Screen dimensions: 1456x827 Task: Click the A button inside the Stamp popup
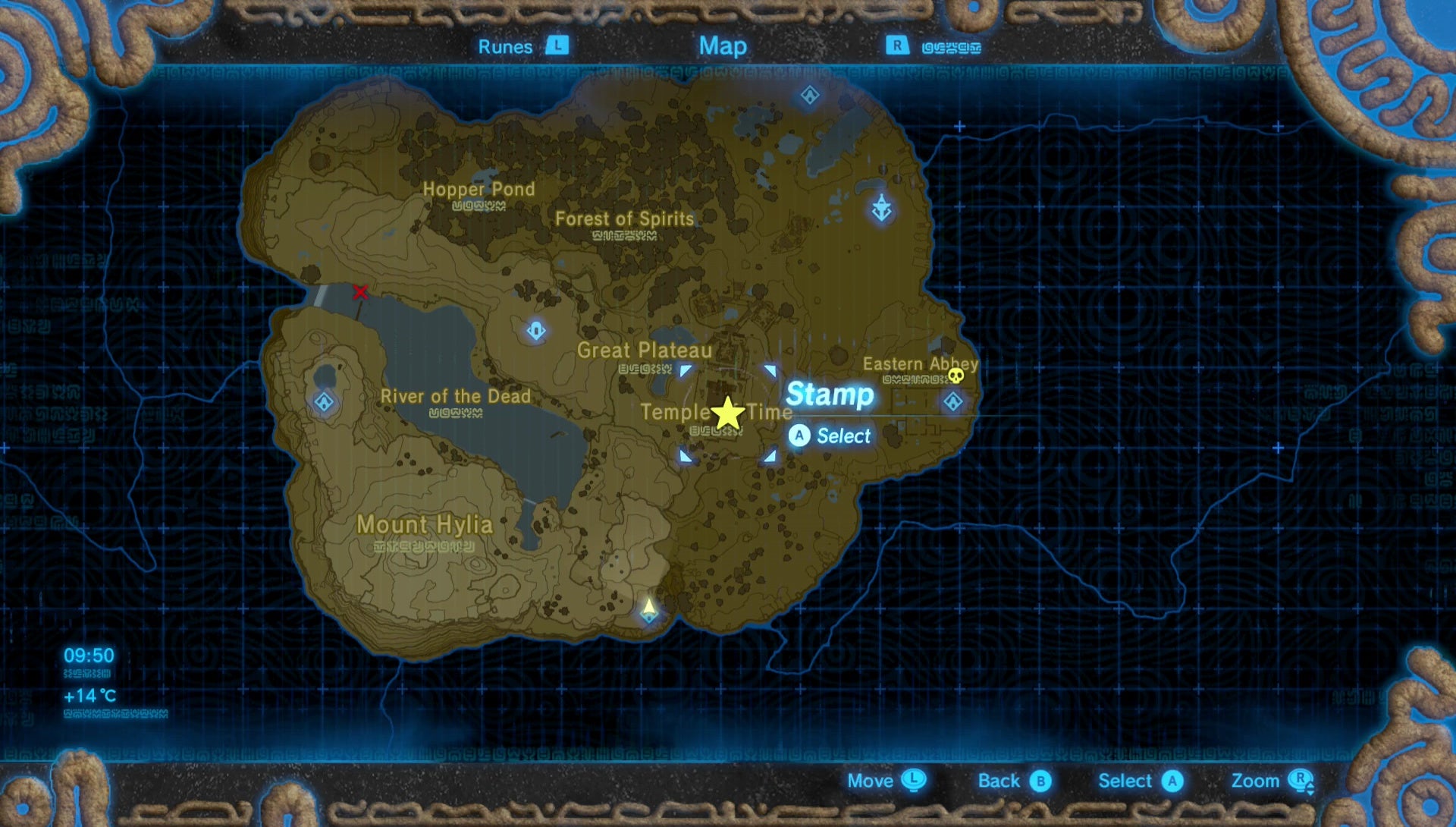[x=800, y=436]
